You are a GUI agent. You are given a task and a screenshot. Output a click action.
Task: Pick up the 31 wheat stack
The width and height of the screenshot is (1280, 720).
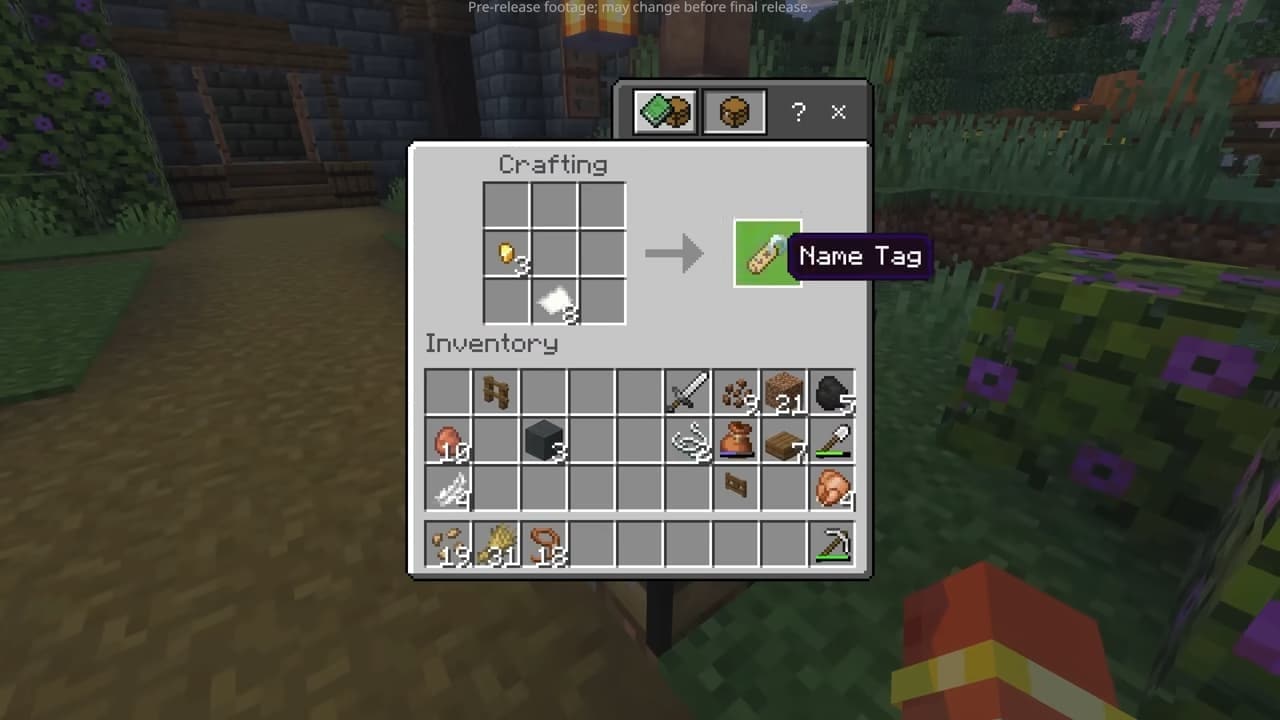(x=495, y=545)
